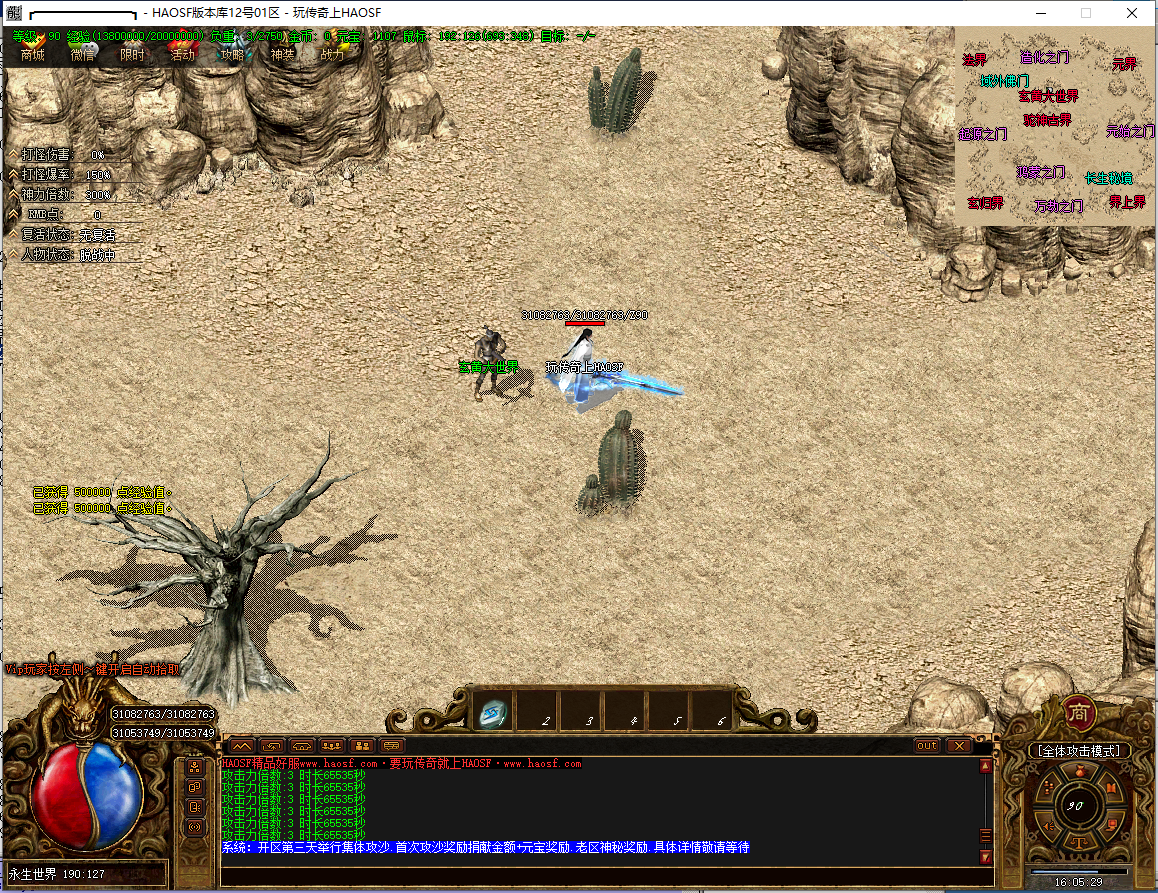Open the 限时 limited-time menu
The width and height of the screenshot is (1158, 893).
pos(133,54)
